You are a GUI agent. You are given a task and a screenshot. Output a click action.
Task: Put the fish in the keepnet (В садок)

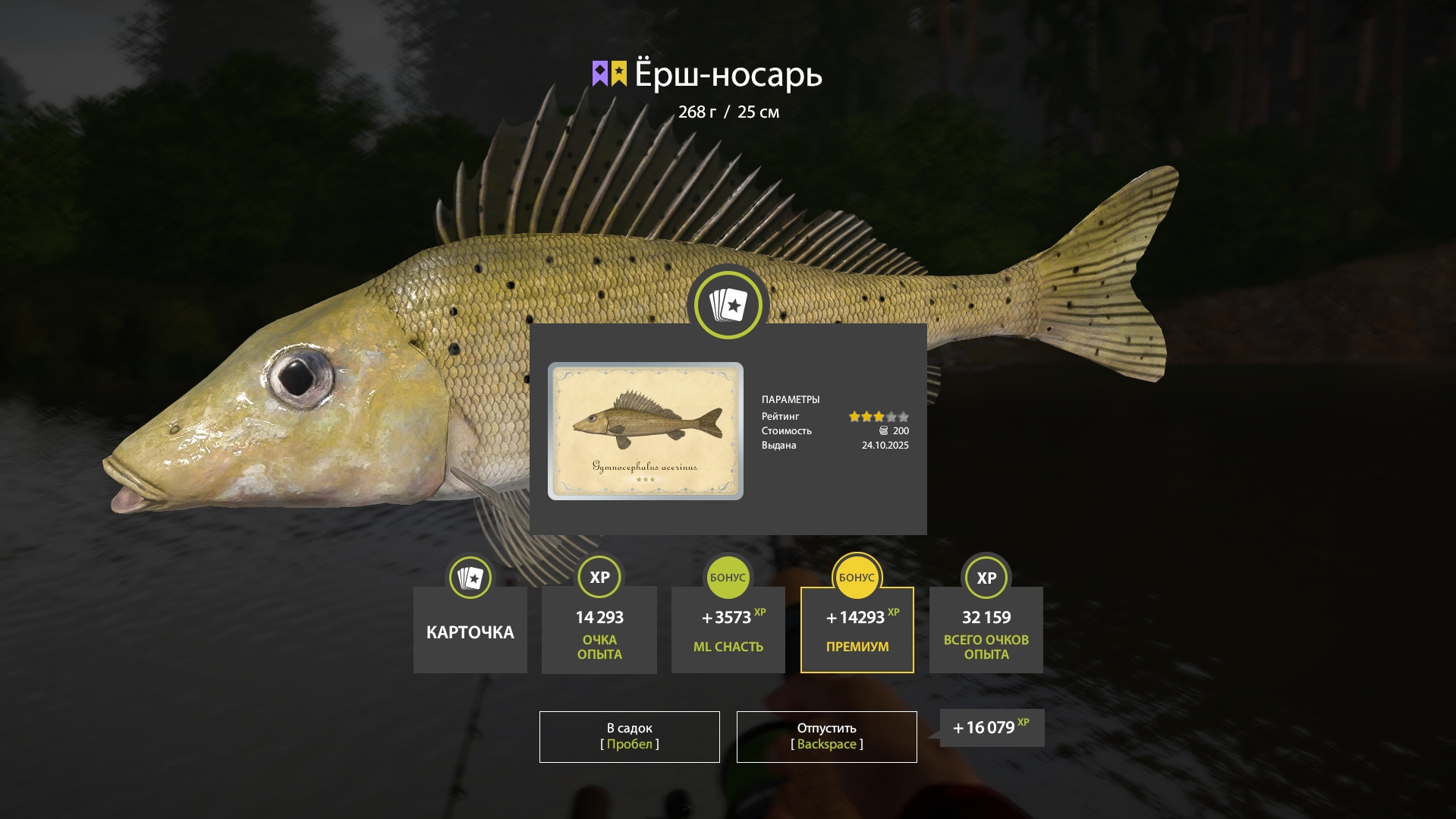point(629,736)
